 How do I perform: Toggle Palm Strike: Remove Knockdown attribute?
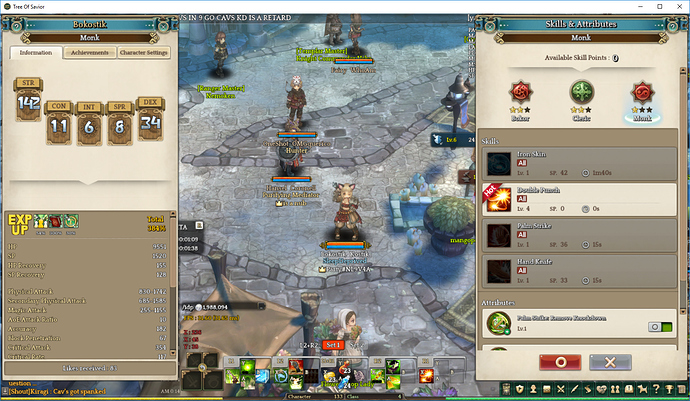click(658, 326)
